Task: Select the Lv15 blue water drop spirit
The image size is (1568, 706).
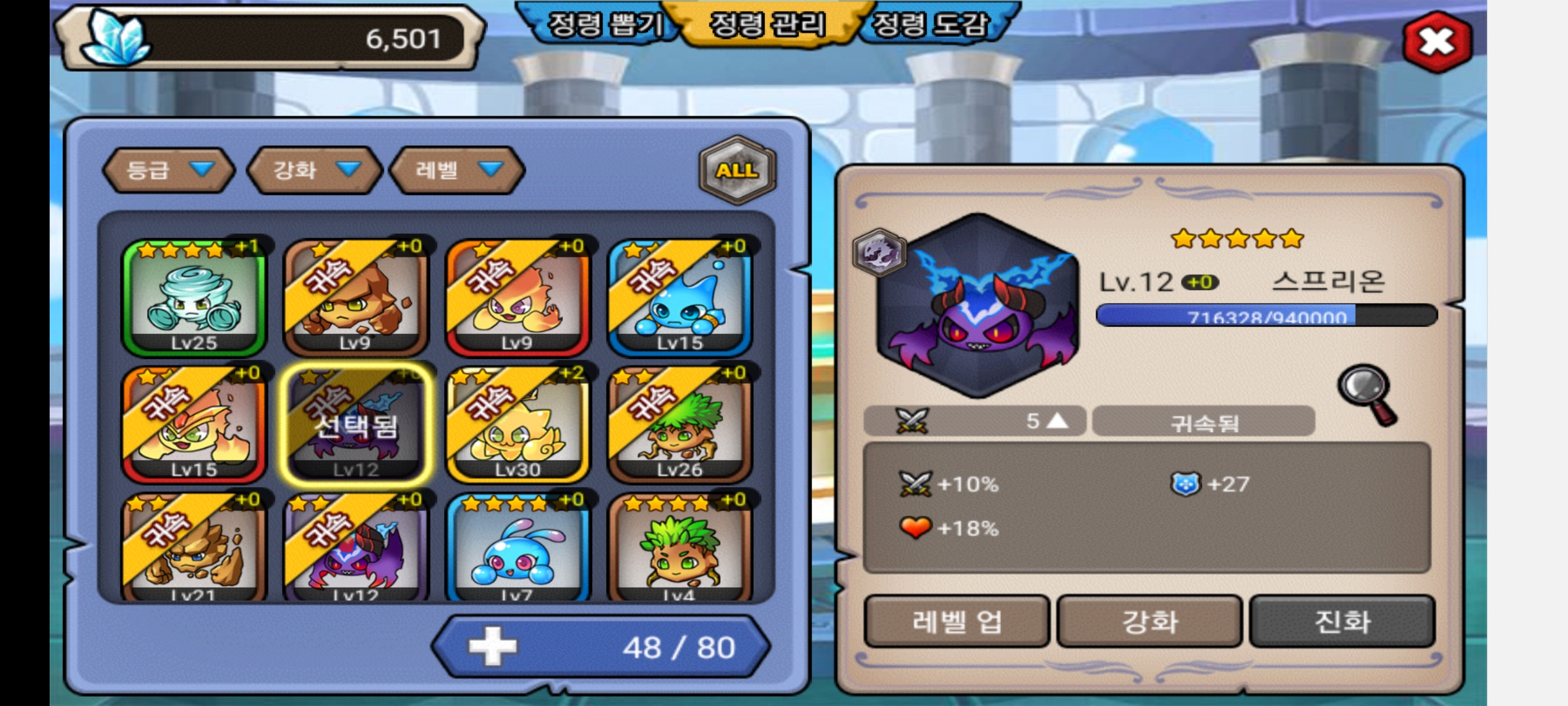Action: [x=679, y=297]
